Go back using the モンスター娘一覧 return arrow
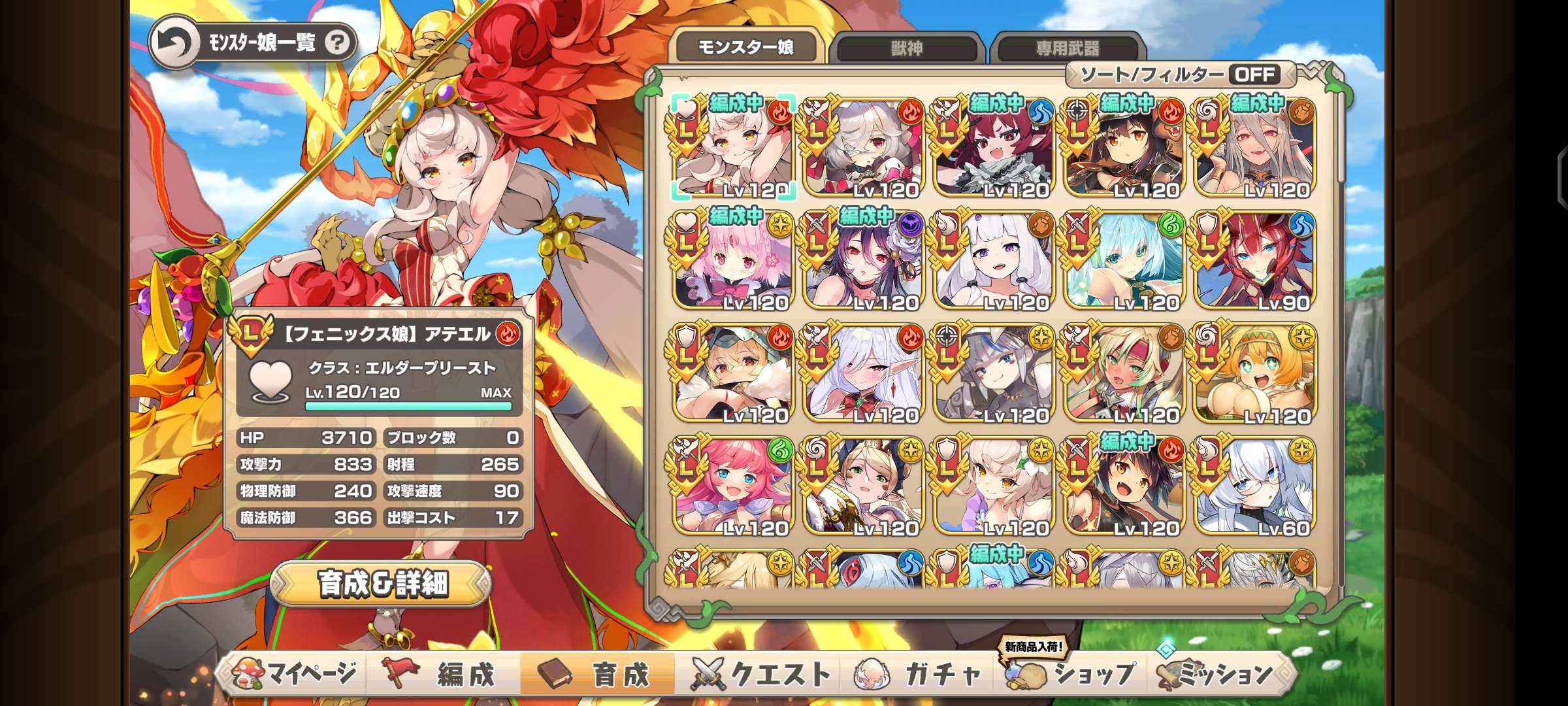This screenshot has height=706, width=1568. (x=174, y=43)
